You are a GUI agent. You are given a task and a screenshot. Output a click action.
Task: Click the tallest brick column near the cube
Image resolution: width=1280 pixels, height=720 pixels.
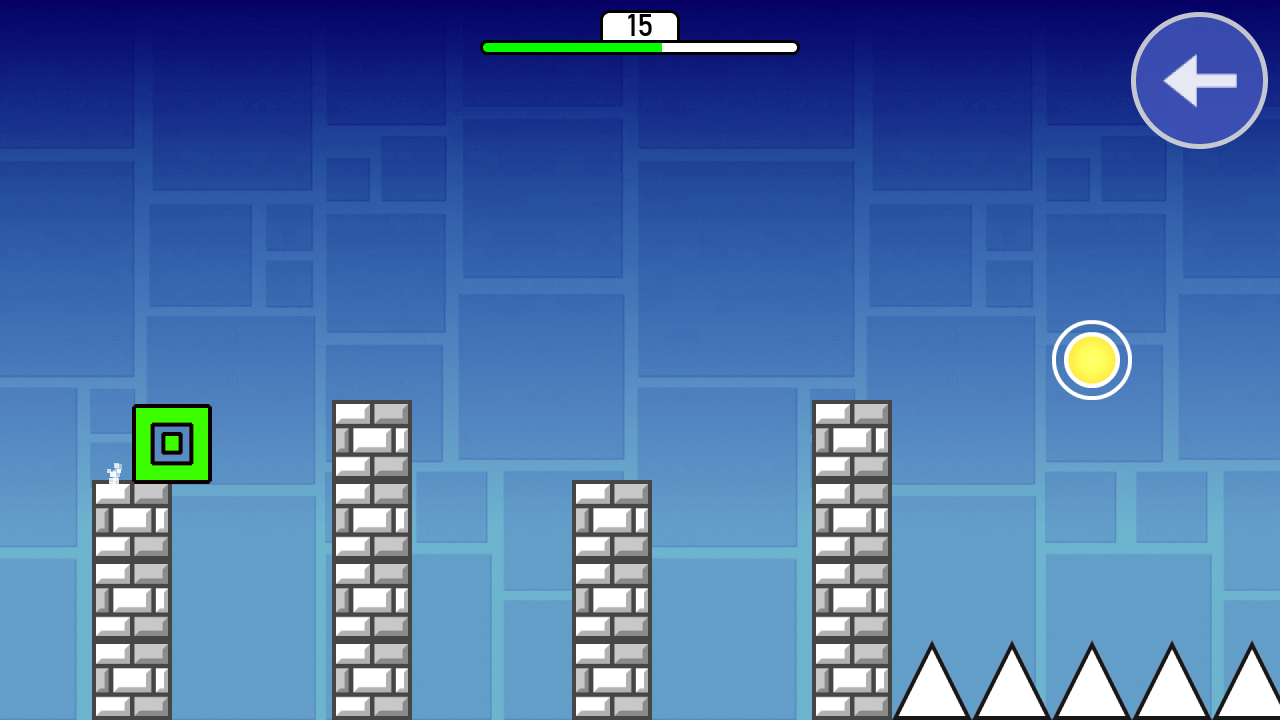(372, 560)
